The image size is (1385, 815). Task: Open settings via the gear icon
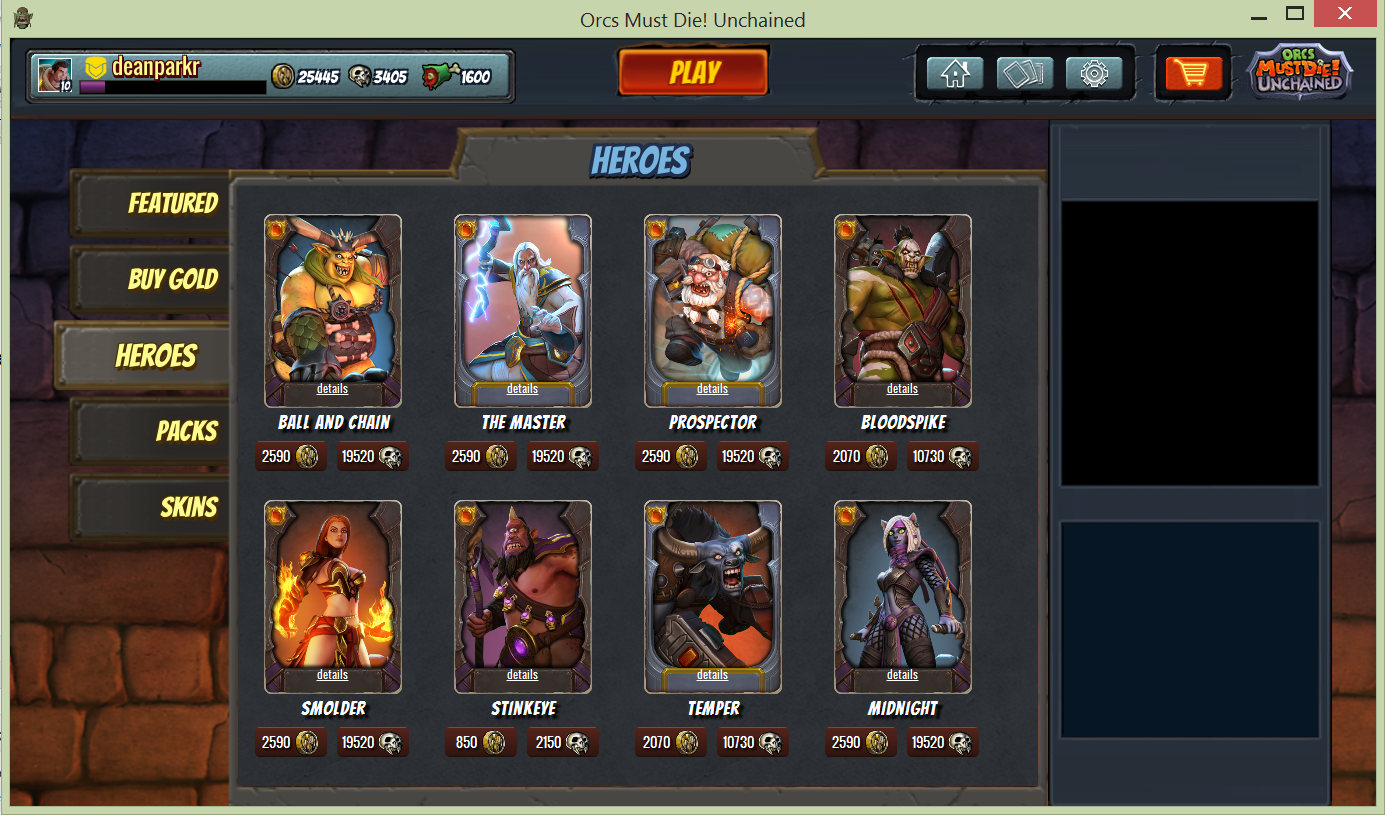[x=1094, y=73]
